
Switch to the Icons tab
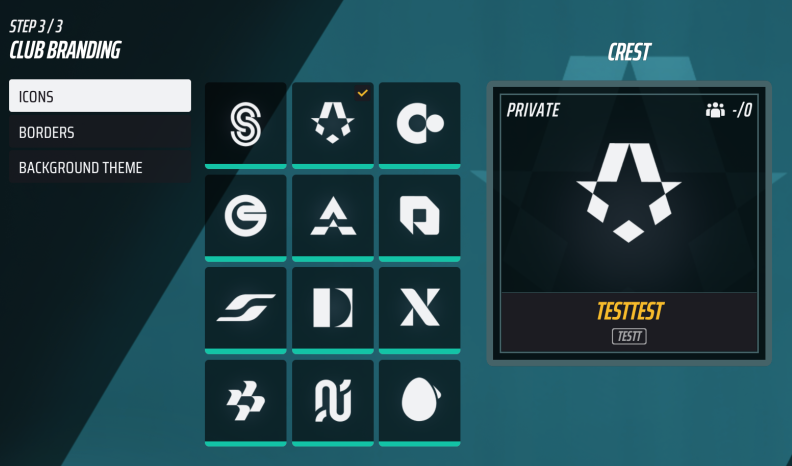tap(100, 96)
